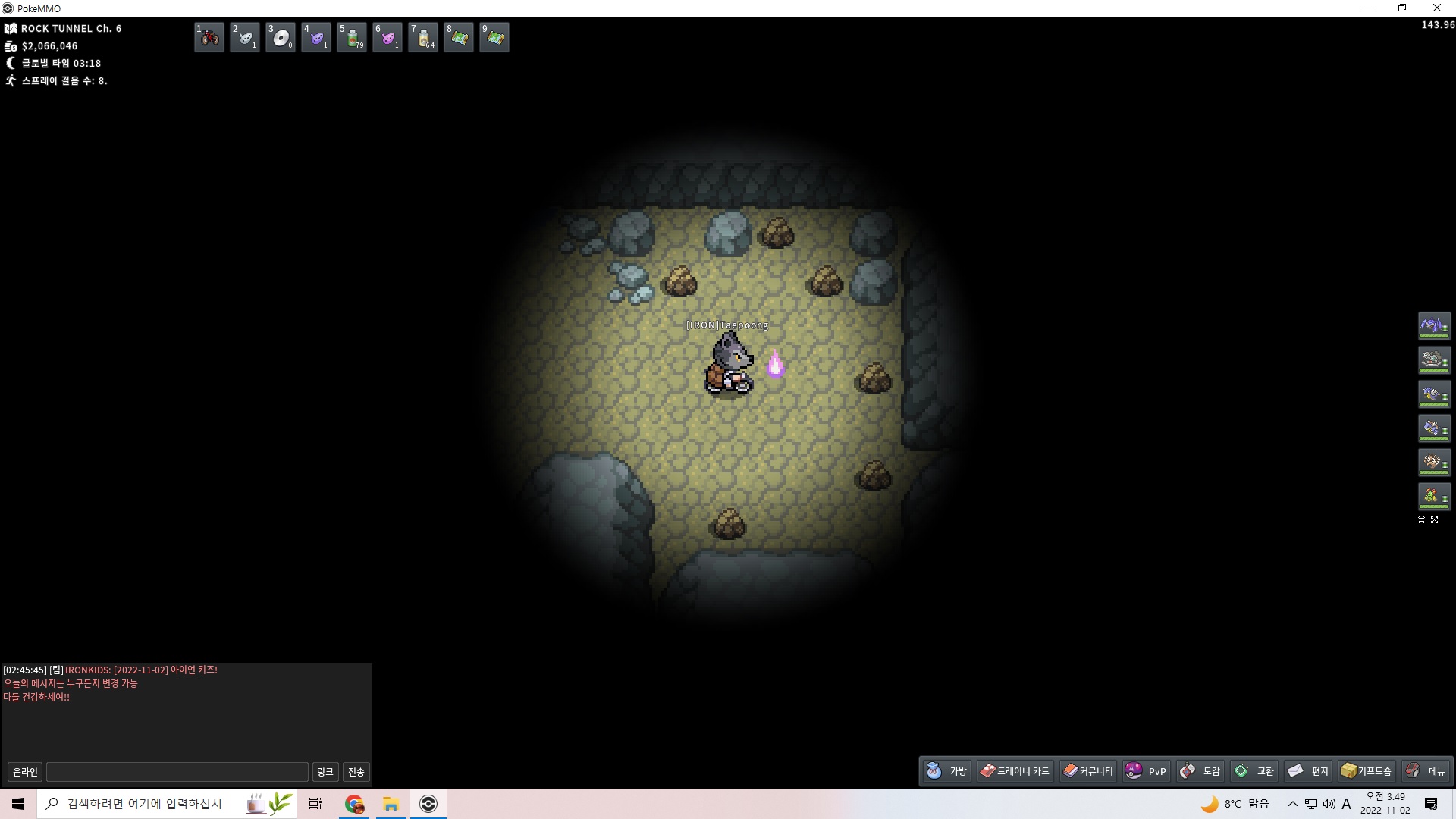1456x819 pixels.
Task: Use the yellow spray bottle in slot 7
Action: (423, 37)
